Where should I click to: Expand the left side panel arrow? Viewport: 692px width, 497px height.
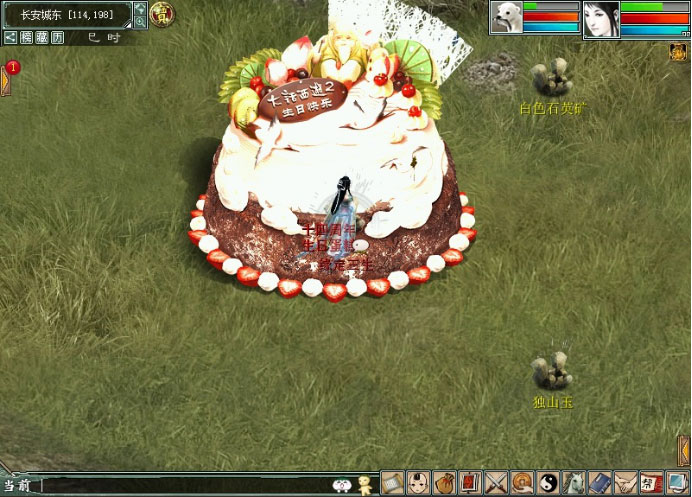pyautogui.click(x=4, y=80)
